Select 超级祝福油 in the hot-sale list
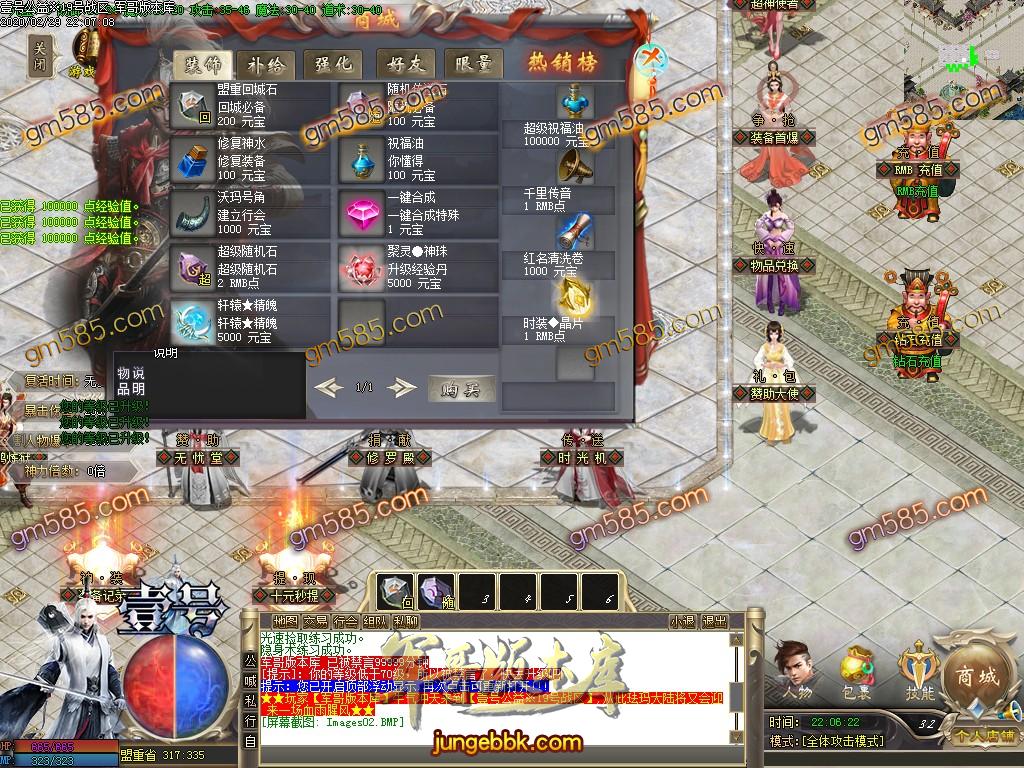The height and width of the screenshot is (768, 1024). click(574, 104)
